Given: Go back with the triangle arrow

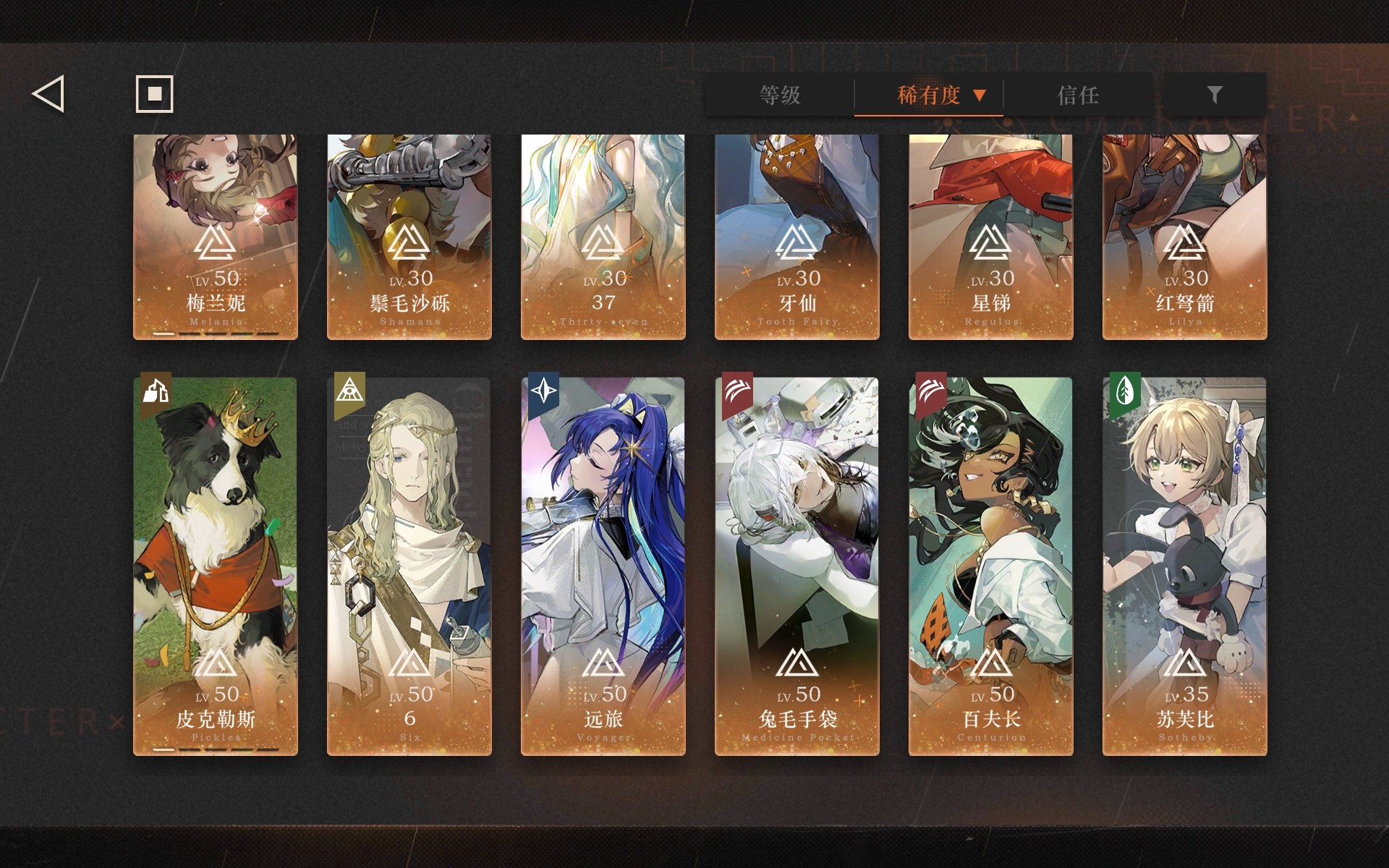Looking at the screenshot, I should pos(48,94).
